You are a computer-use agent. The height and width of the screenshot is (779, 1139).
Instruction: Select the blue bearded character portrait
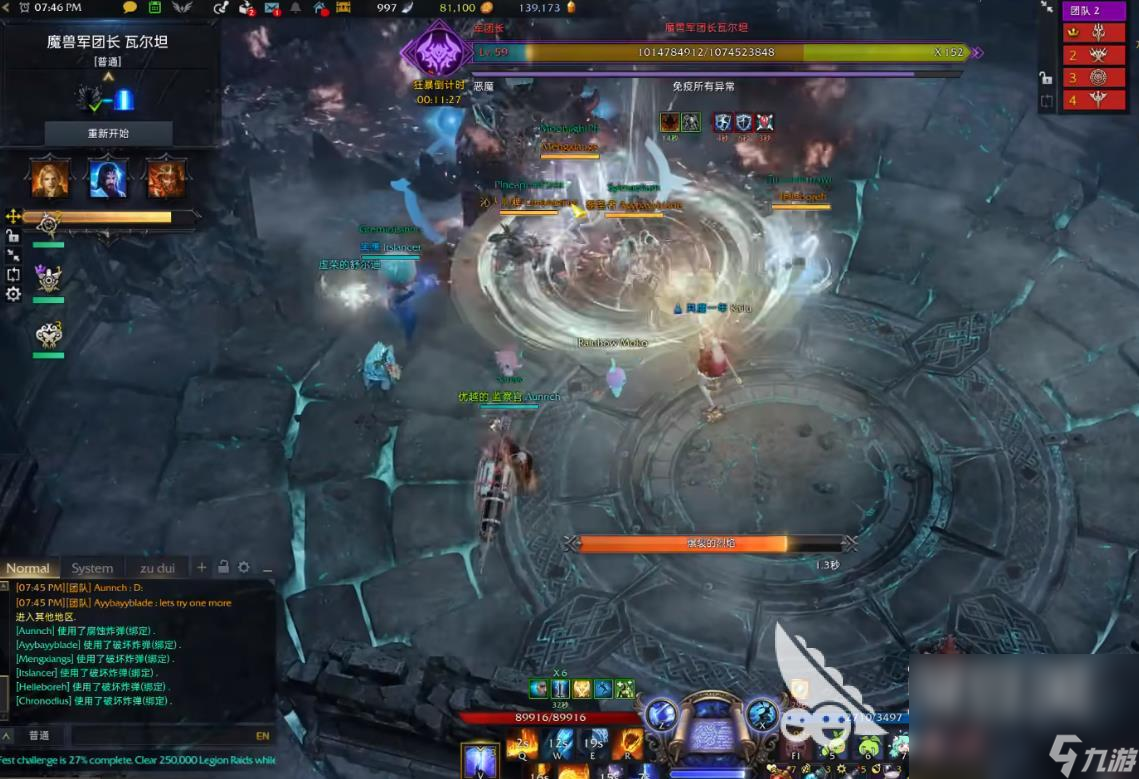point(107,178)
